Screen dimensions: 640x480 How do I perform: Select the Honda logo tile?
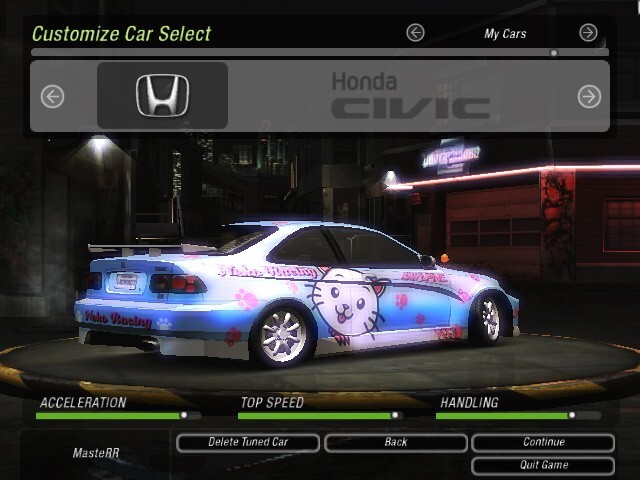point(162,96)
